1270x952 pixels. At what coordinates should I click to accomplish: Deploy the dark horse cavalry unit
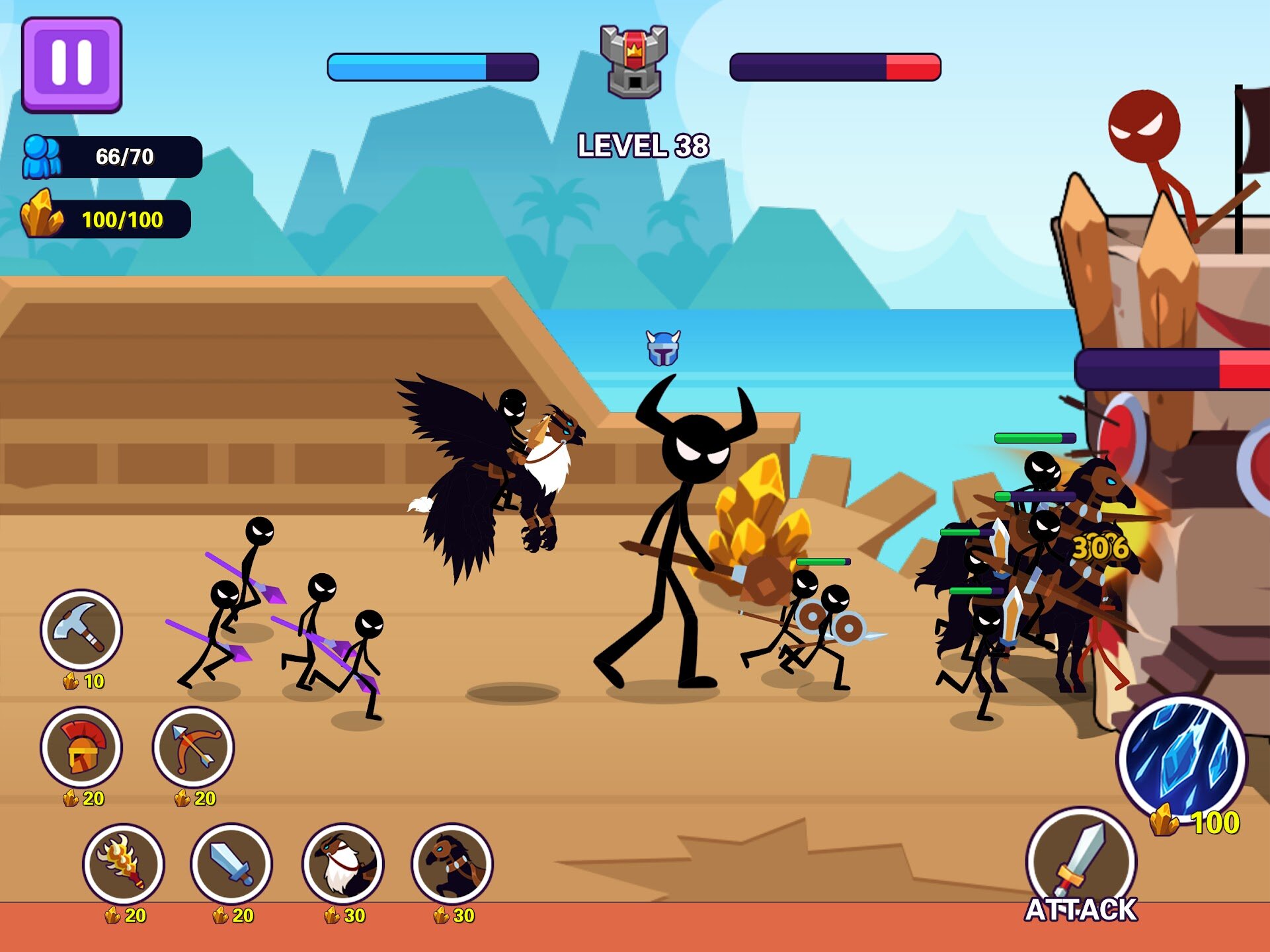click(452, 863)
